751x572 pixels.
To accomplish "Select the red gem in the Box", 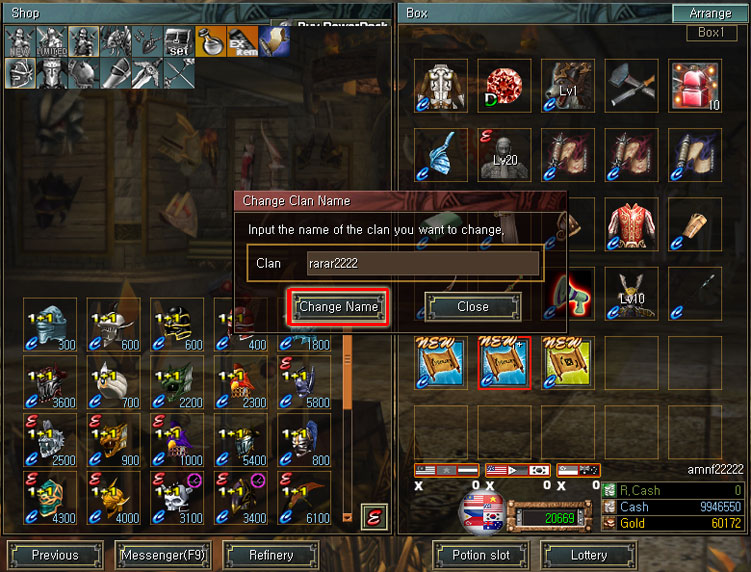I will pos(503,86).
